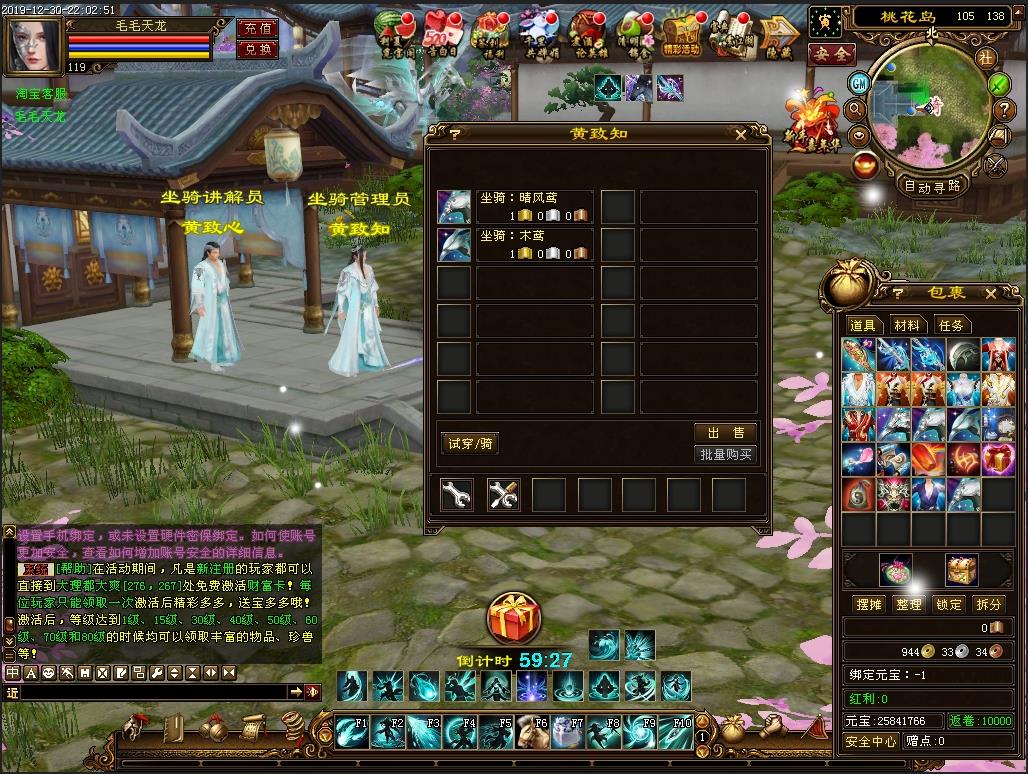Screen dimensions: 1028x774
Task: Click the 出售 sell button
Action: [725, 432]
